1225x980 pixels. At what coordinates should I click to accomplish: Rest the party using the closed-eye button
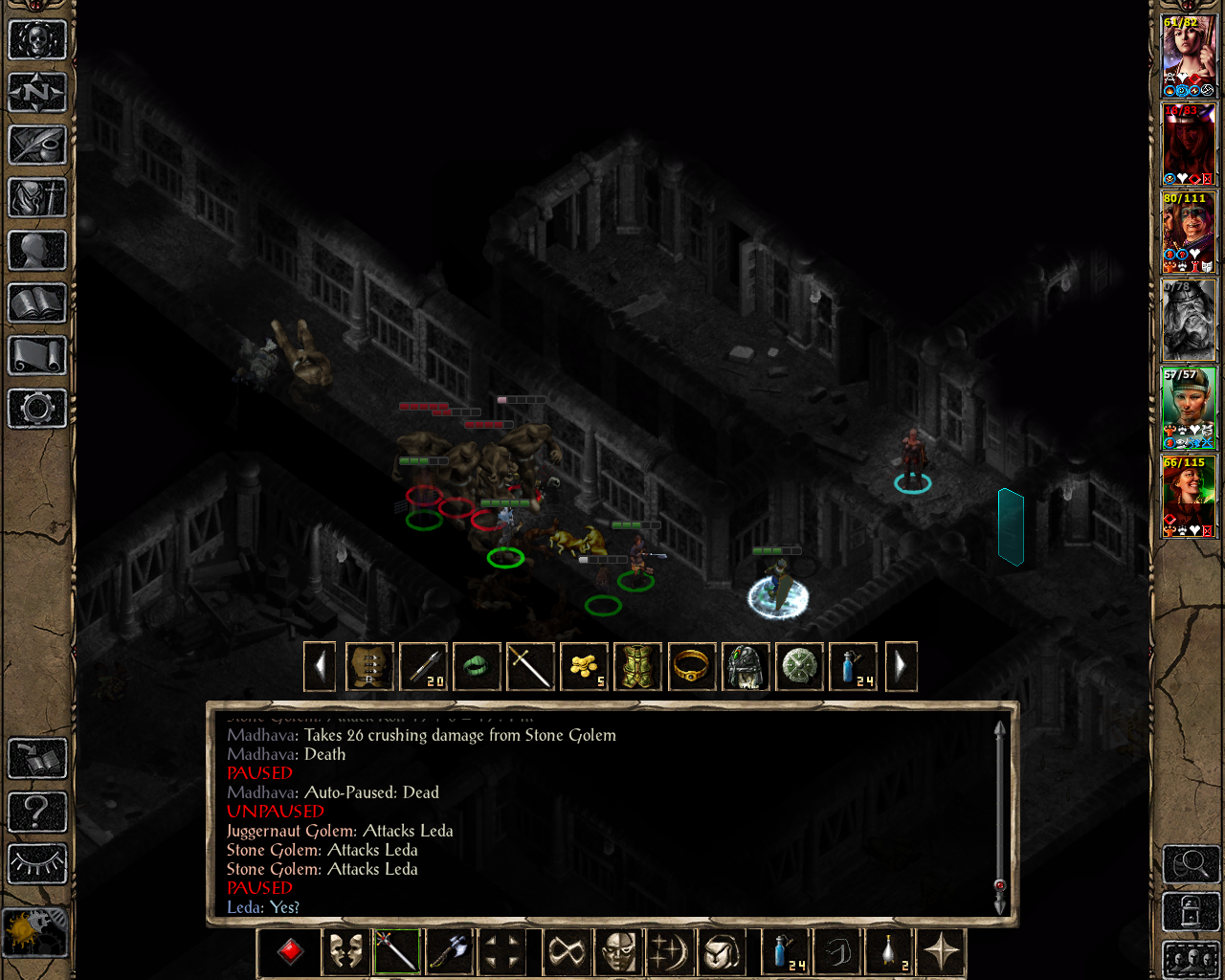coord(37,864)
